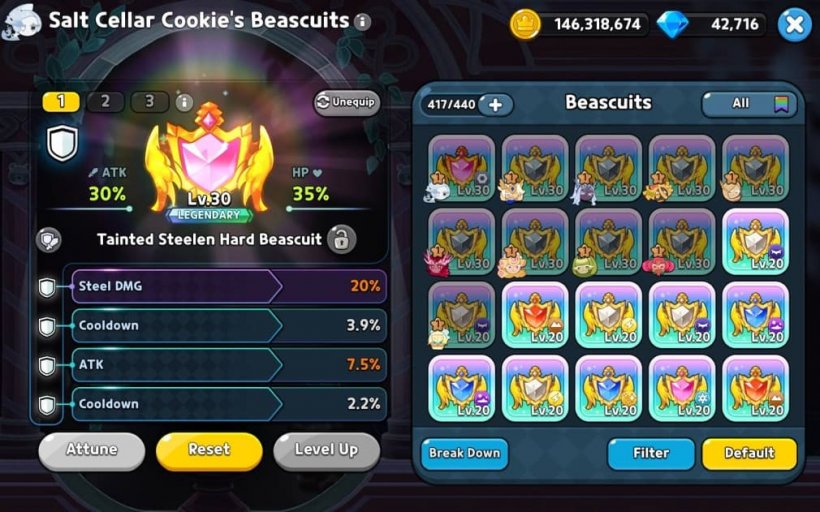Show info about beascuit presets
Image resolution: width=820 pixels, height=512 pixels.
[x=184, y=102]
